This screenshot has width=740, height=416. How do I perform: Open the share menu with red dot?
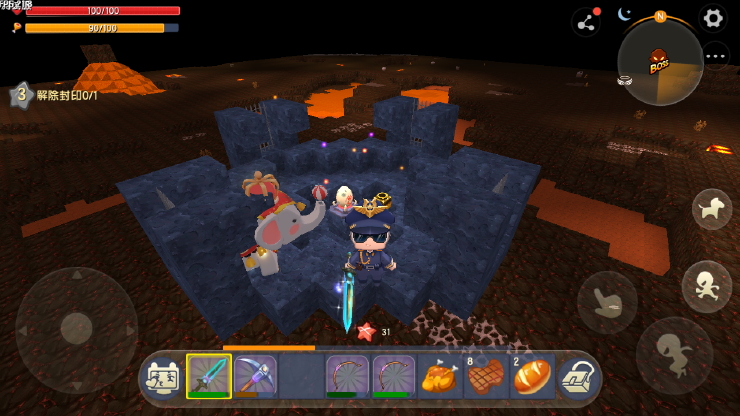(x=586, y=22)
